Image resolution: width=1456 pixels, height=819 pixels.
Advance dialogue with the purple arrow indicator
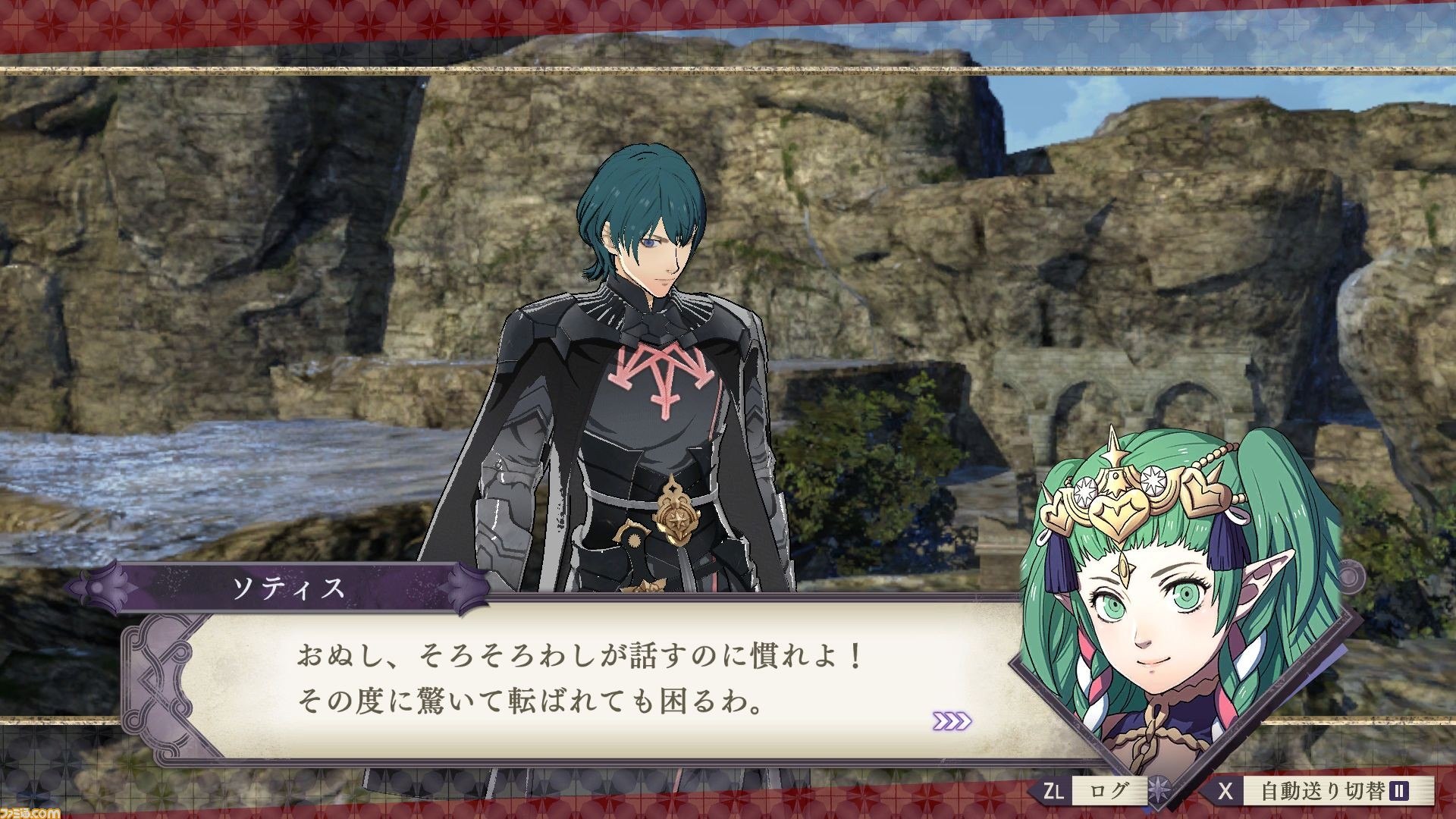coord(952,720)
